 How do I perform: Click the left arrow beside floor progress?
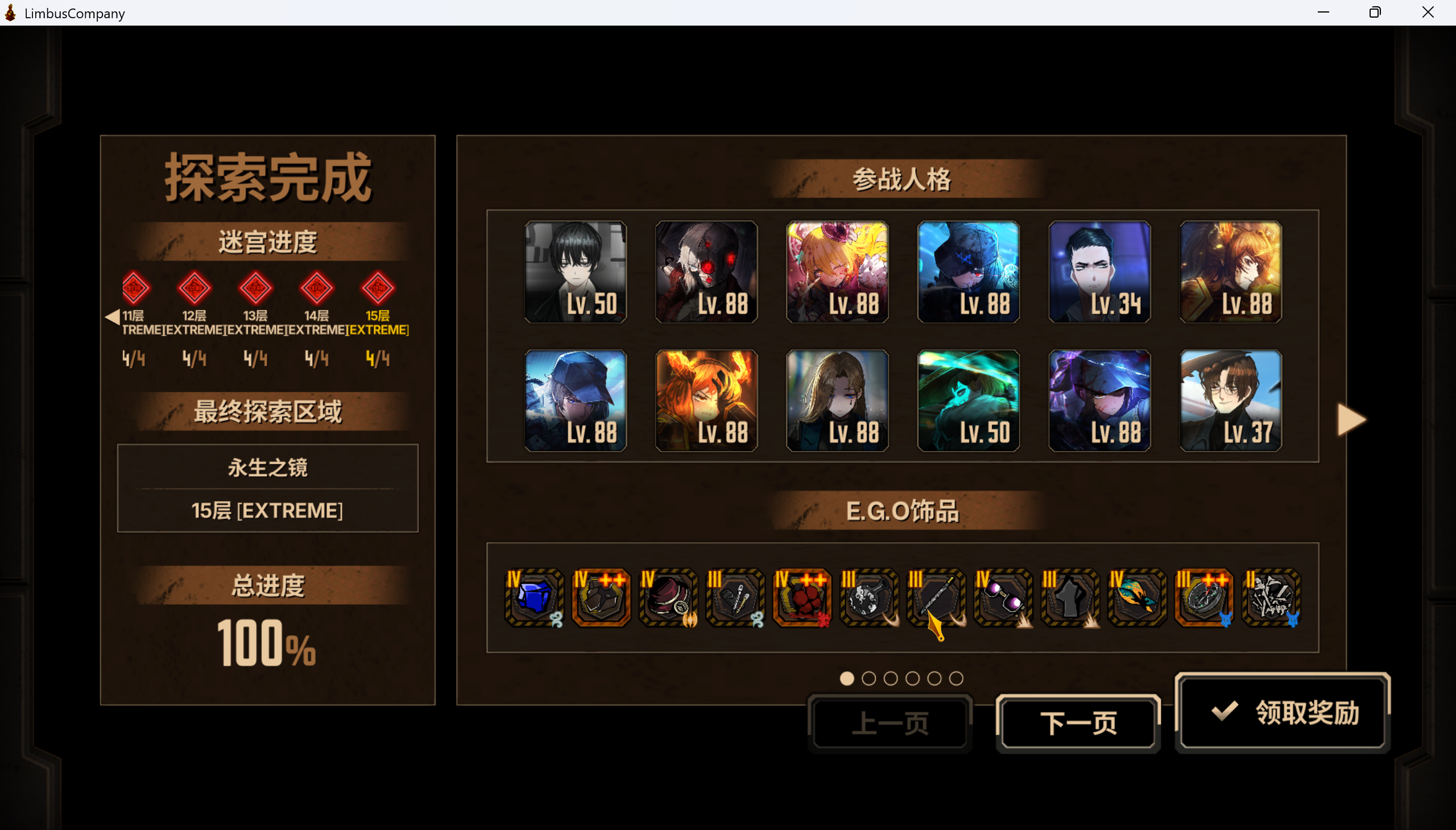(111, 317)
